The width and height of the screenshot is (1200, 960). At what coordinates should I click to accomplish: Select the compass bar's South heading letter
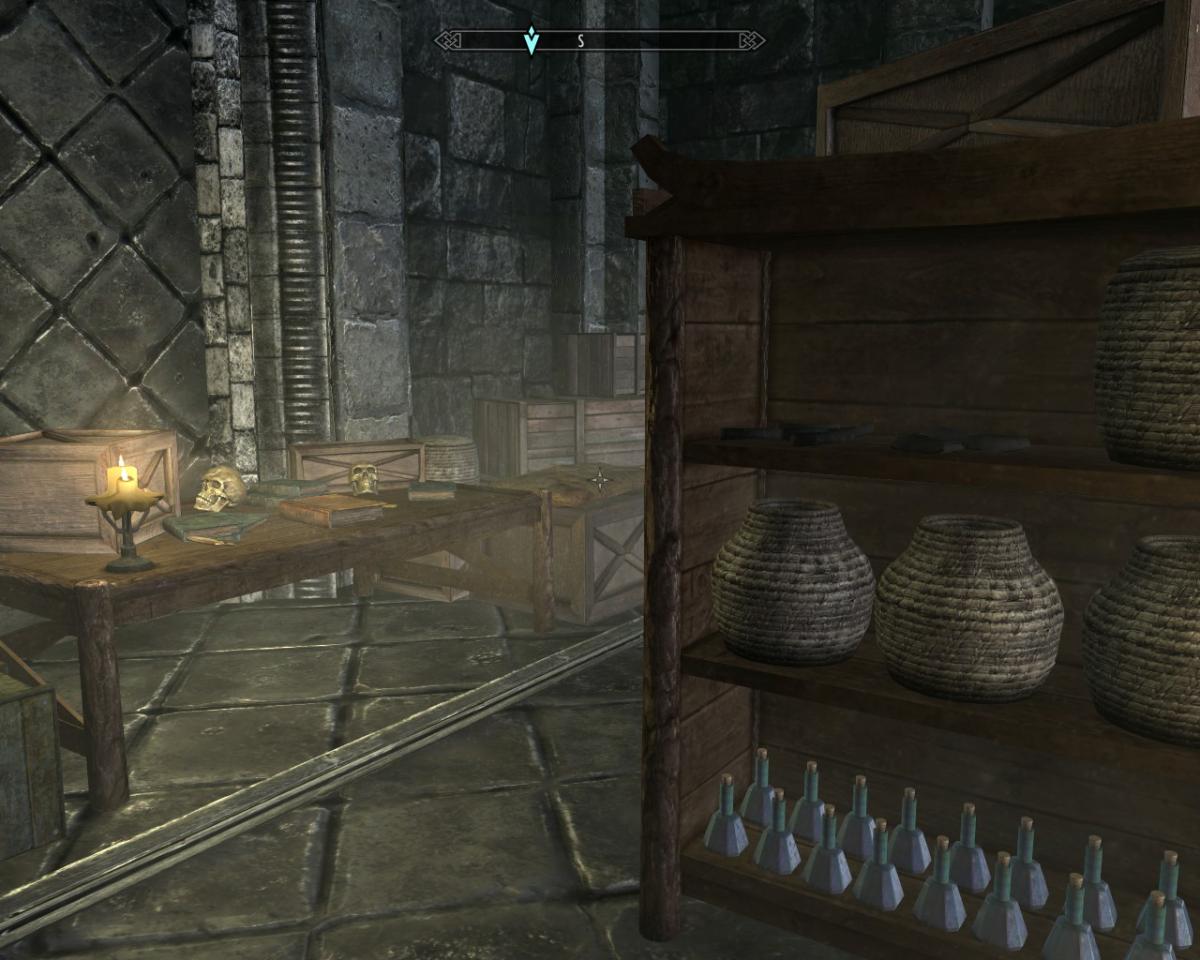(x=580, y=41)
